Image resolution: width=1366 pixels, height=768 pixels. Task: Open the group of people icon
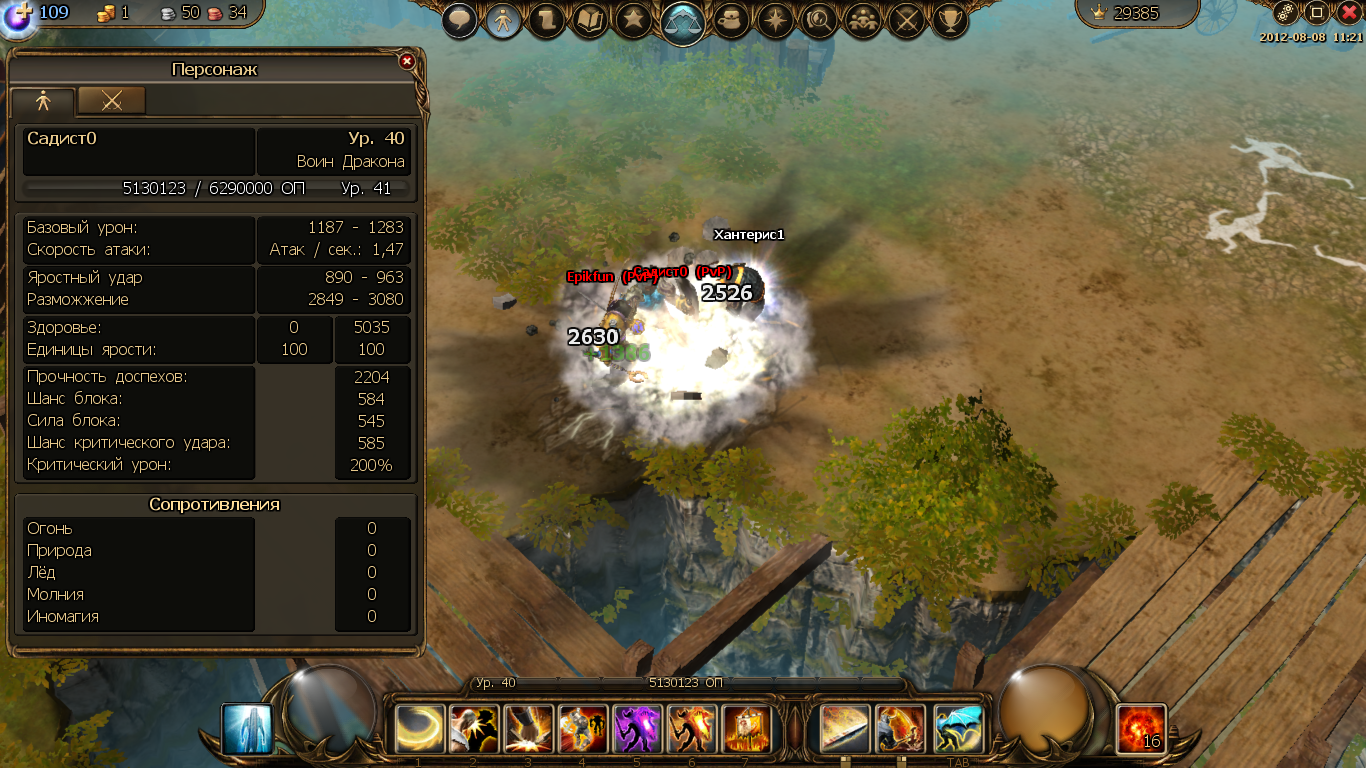coord(863,19)
